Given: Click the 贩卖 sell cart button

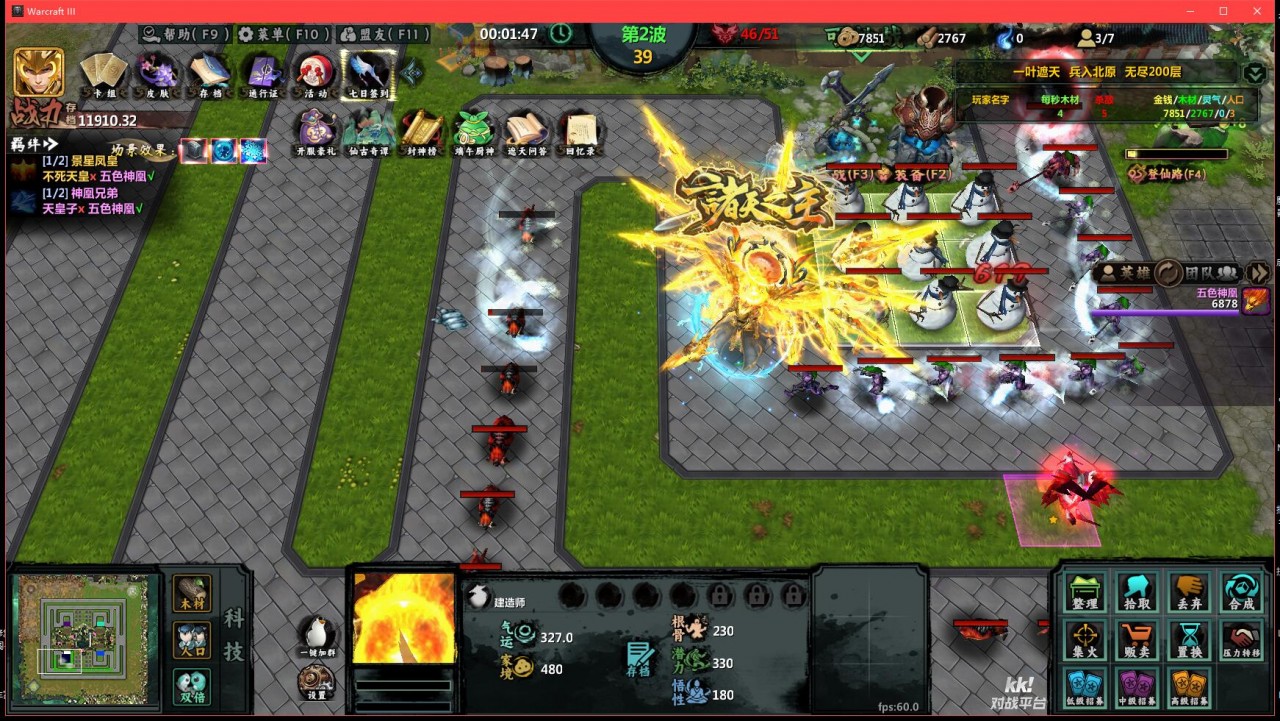Looking at the screenshot, I should pos(1137,639).
